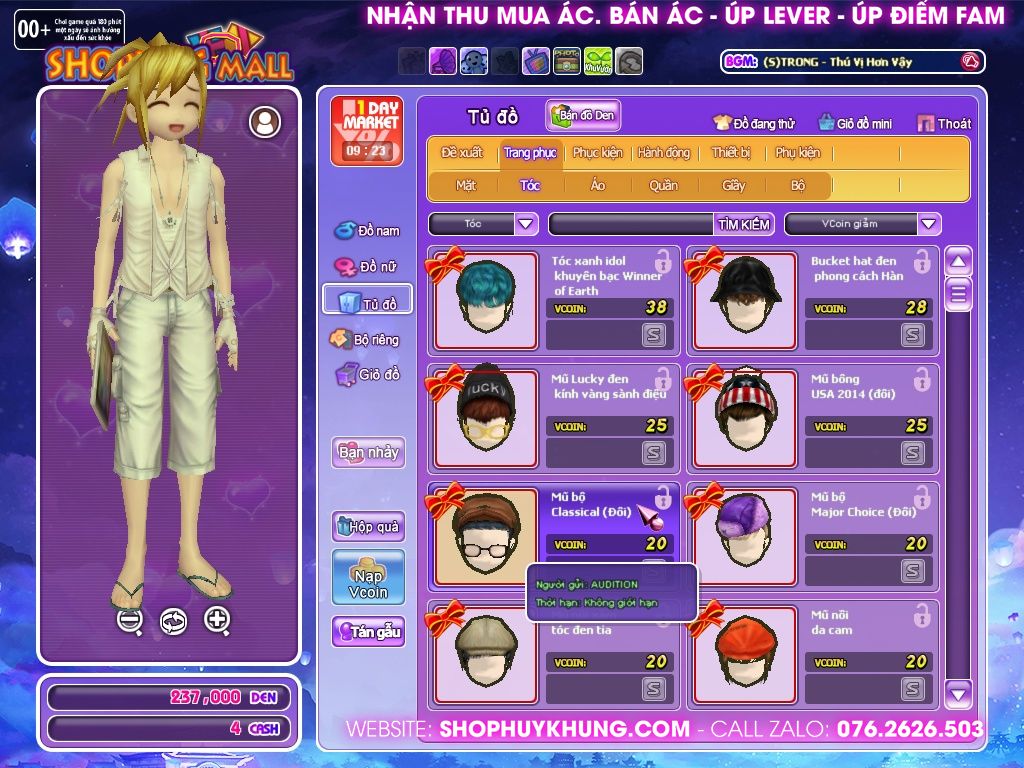Image resolution: width=1024 pixels, height=768 pixels.
Task: Select the Phục kiện tab
Action: (597, 153)
